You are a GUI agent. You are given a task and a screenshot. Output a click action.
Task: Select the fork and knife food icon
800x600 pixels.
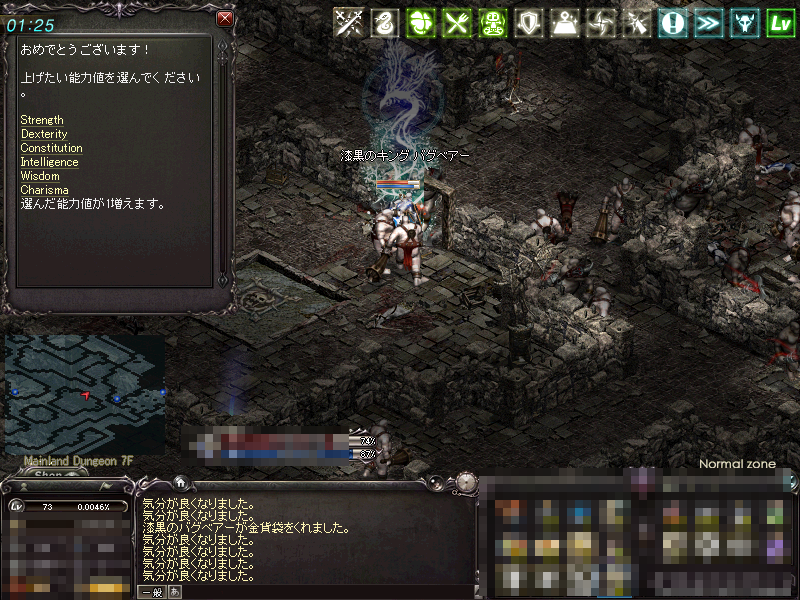[456, 23]
